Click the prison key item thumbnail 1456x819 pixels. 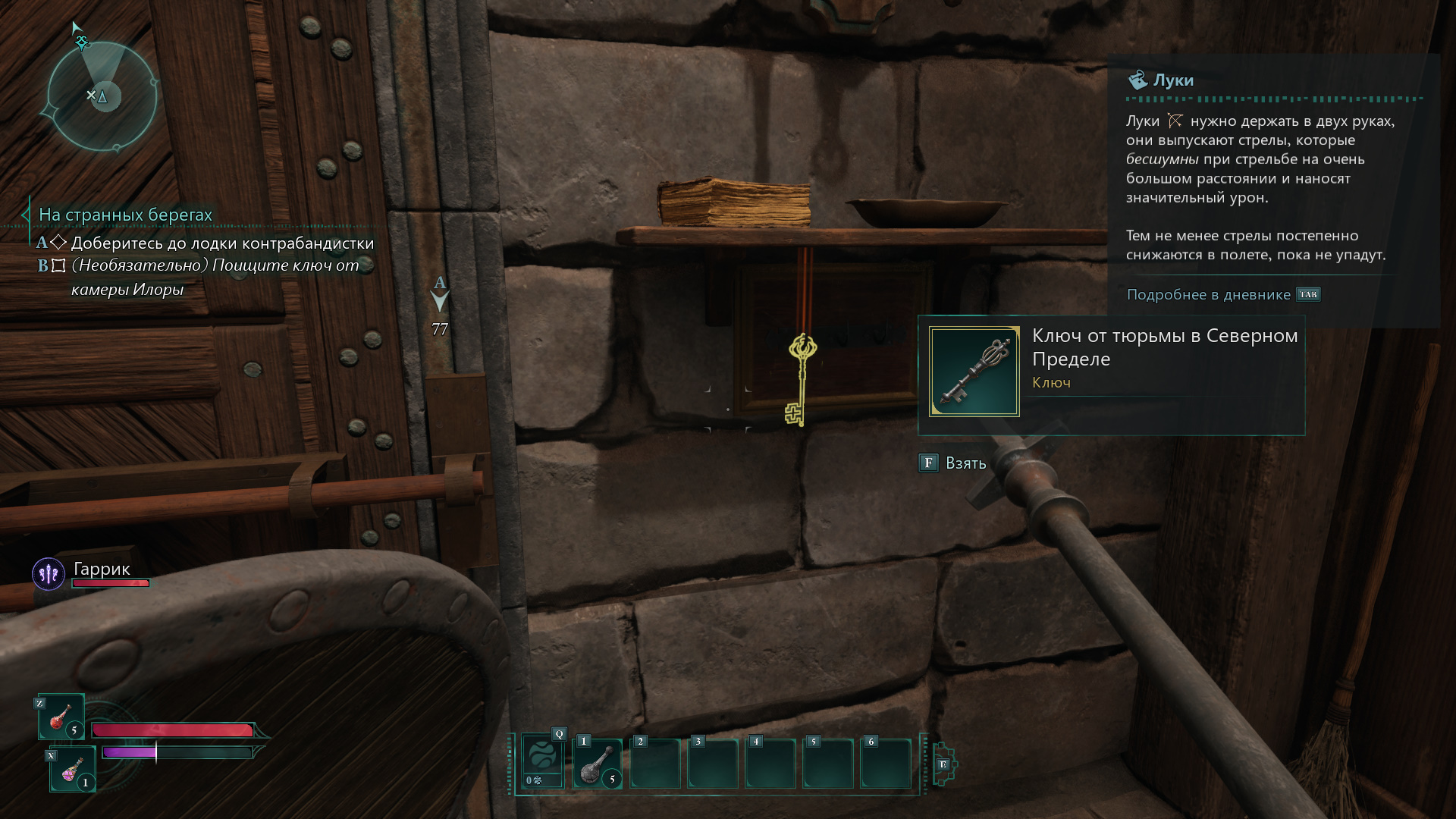tap(974, 372)
